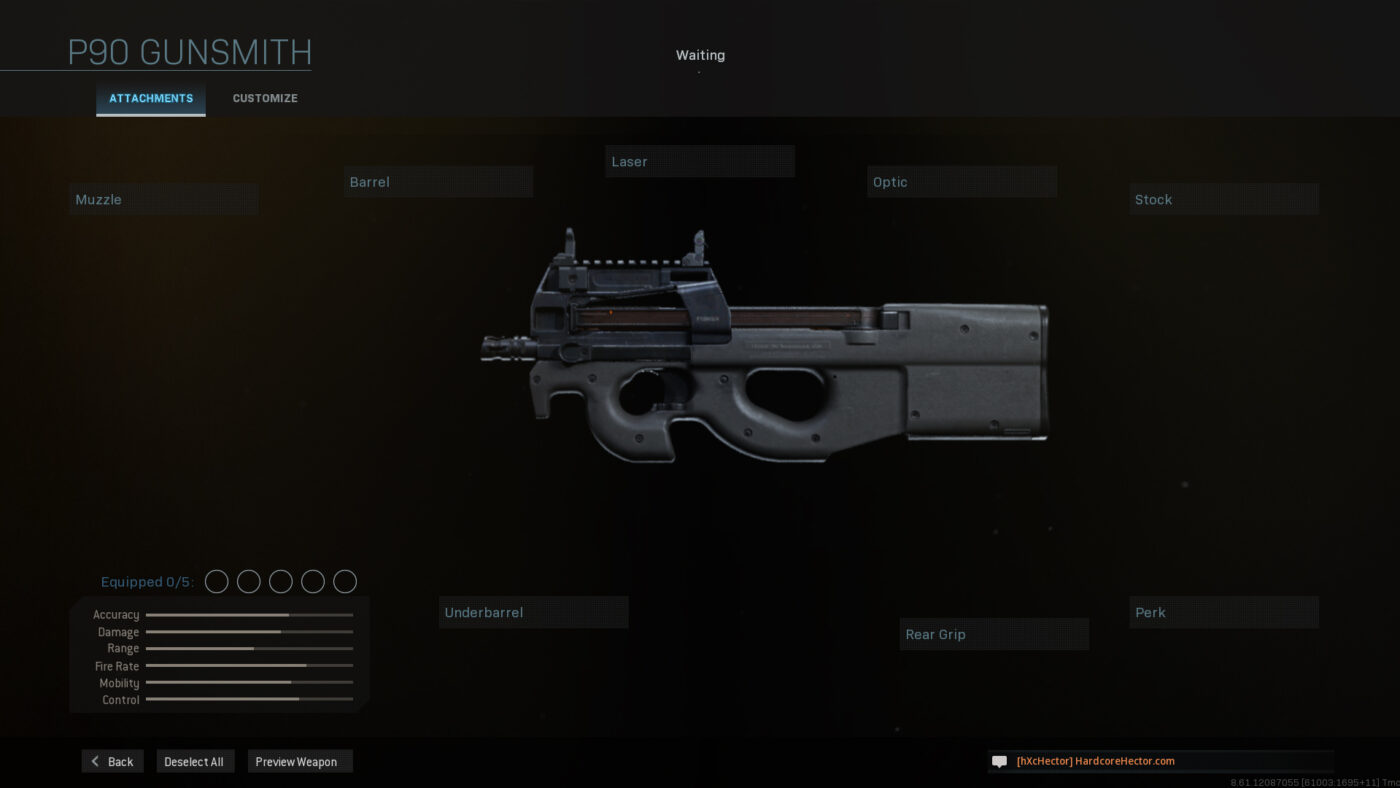Click the Preview Weapon button
1400x788 pixels.
coord(299,761)
